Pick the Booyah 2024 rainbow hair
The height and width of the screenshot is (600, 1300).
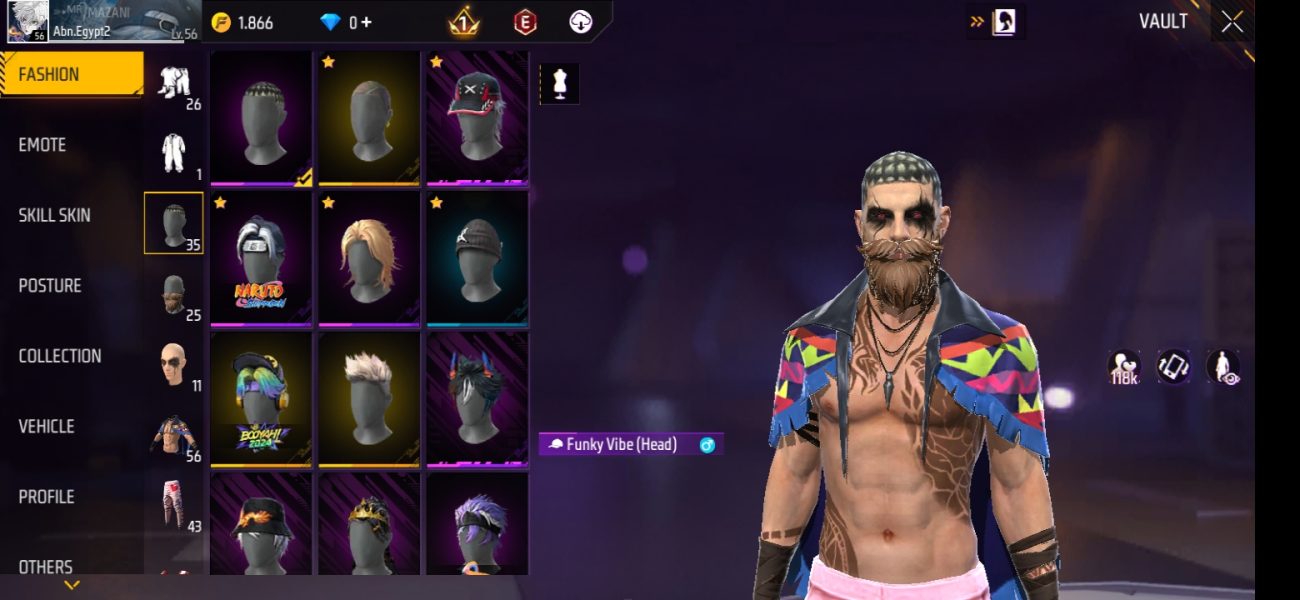(x=261, y=399)
